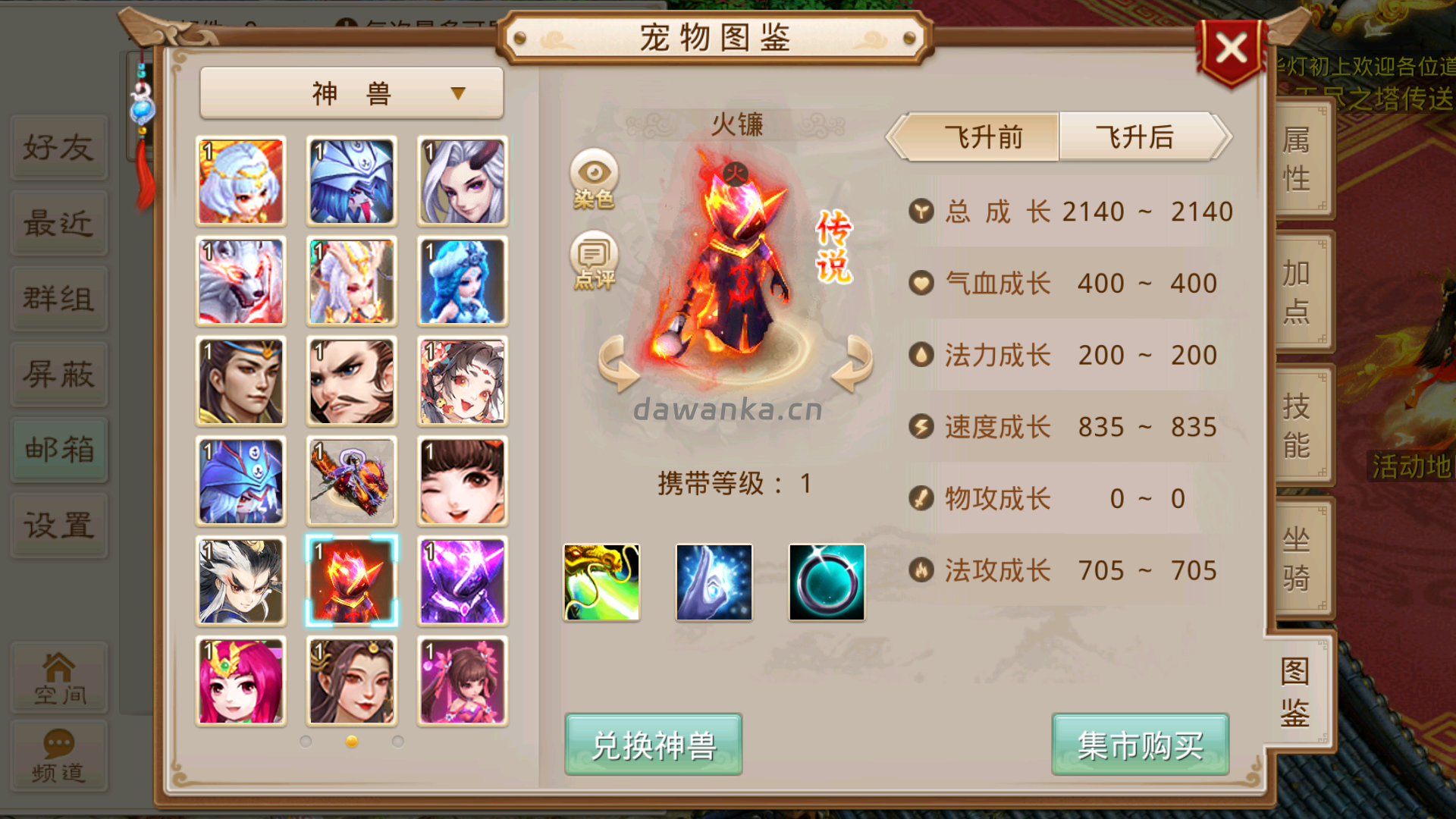The height and width of the screenshot is (819, 1456).
Task: Open the 好友 friends list
Action: [x=59, y=146]
